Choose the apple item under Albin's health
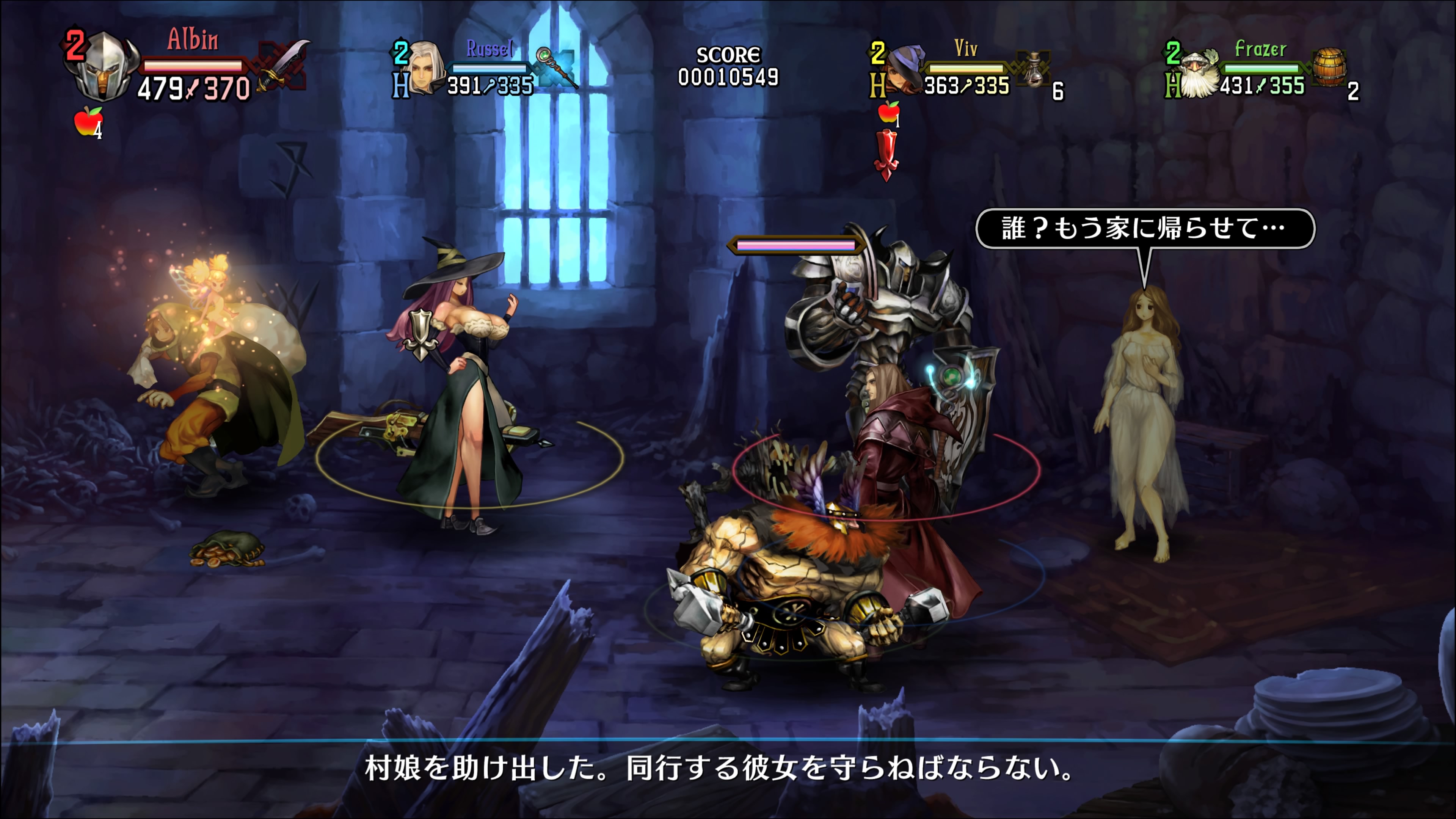1456x819 pixels. [88, 121]
